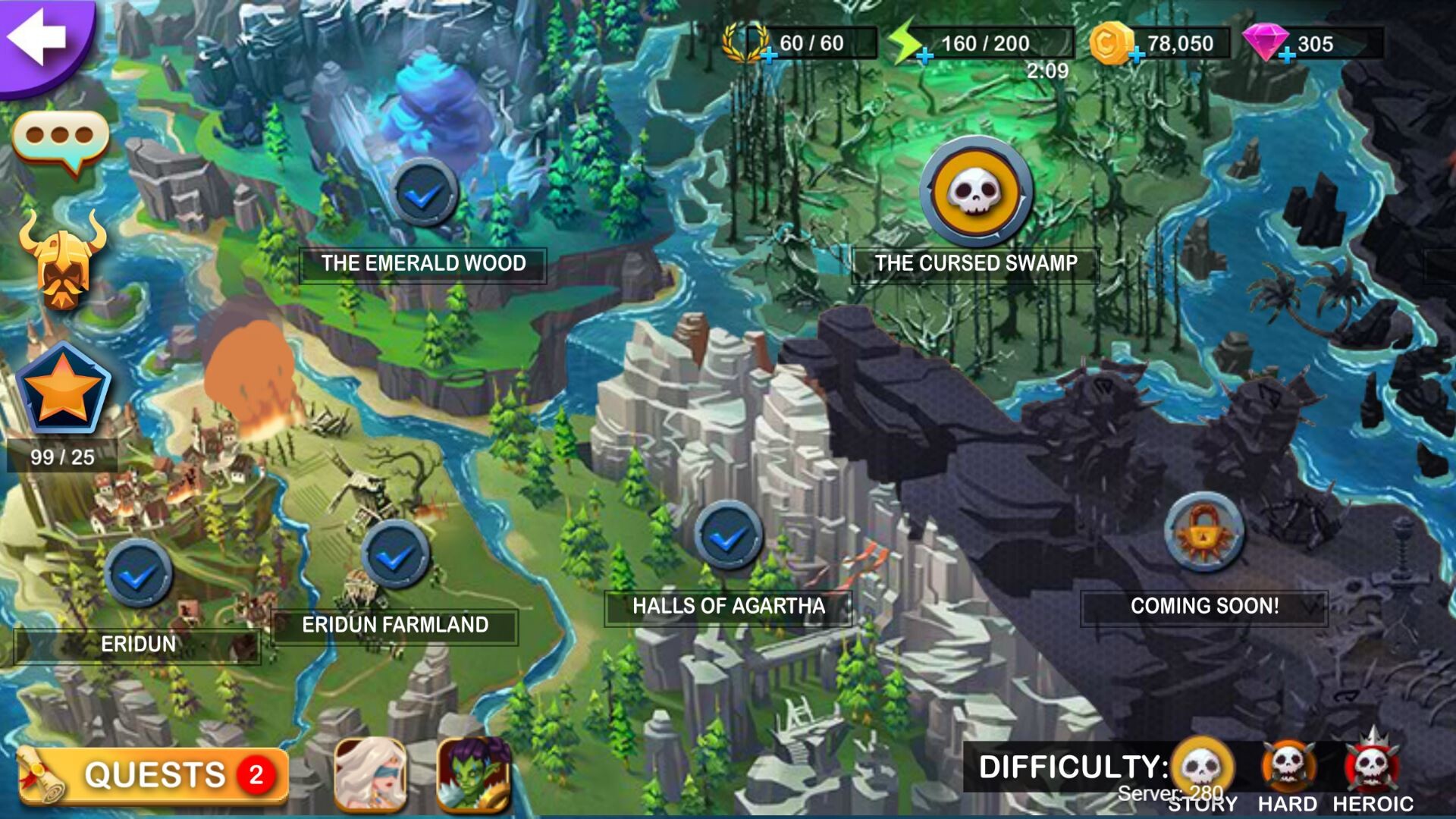Open the Halls of Agartha node
This screenshot has width=1456, height=819.
[728, 536]
